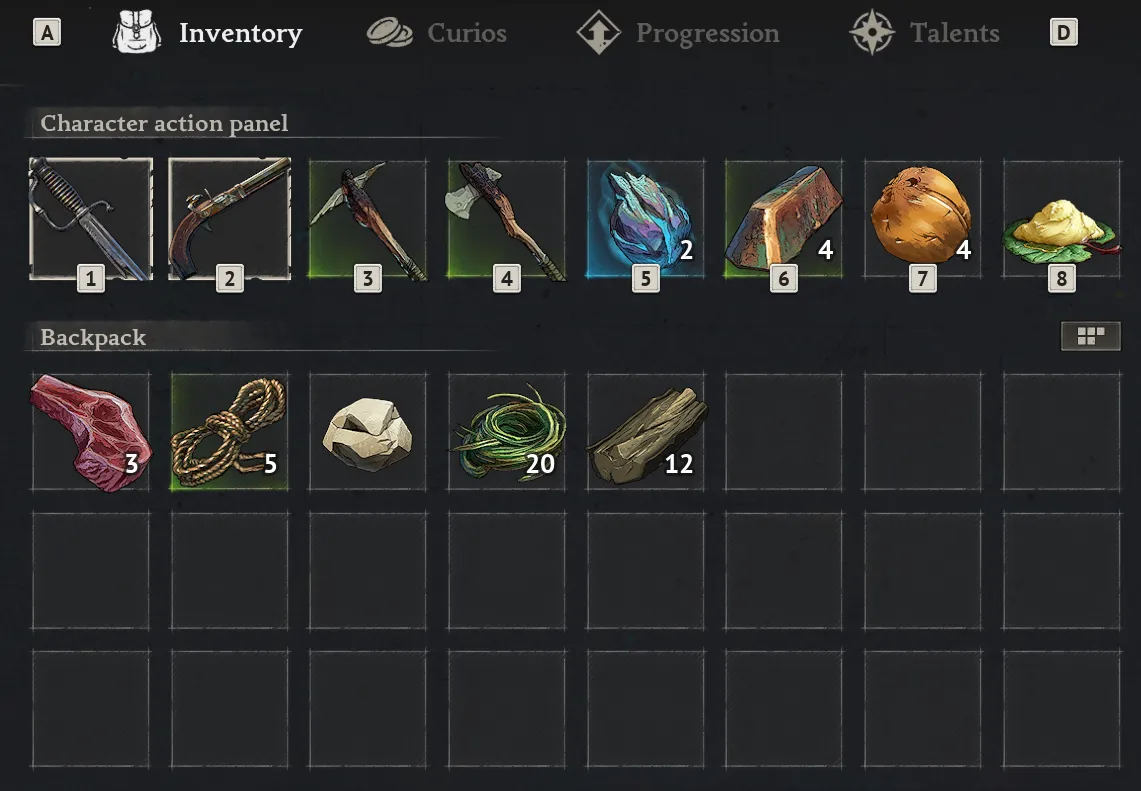This screenshot has width=1141, height=791.
Task: Select the flintlock pistol slot
Action: point(229,219)
